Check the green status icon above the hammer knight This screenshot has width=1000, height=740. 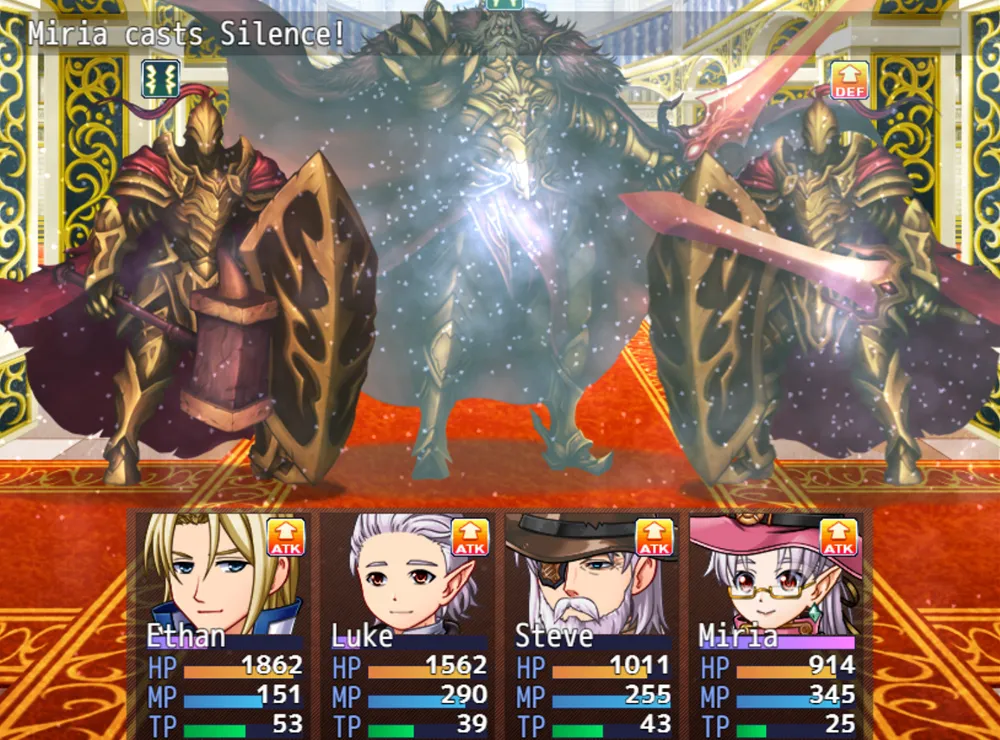(x=160, y=79)
